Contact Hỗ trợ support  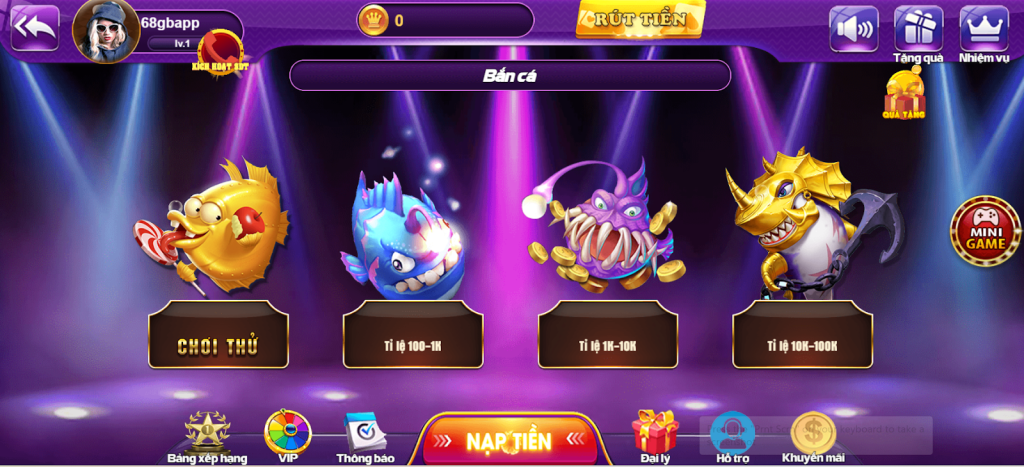(732, 434)
